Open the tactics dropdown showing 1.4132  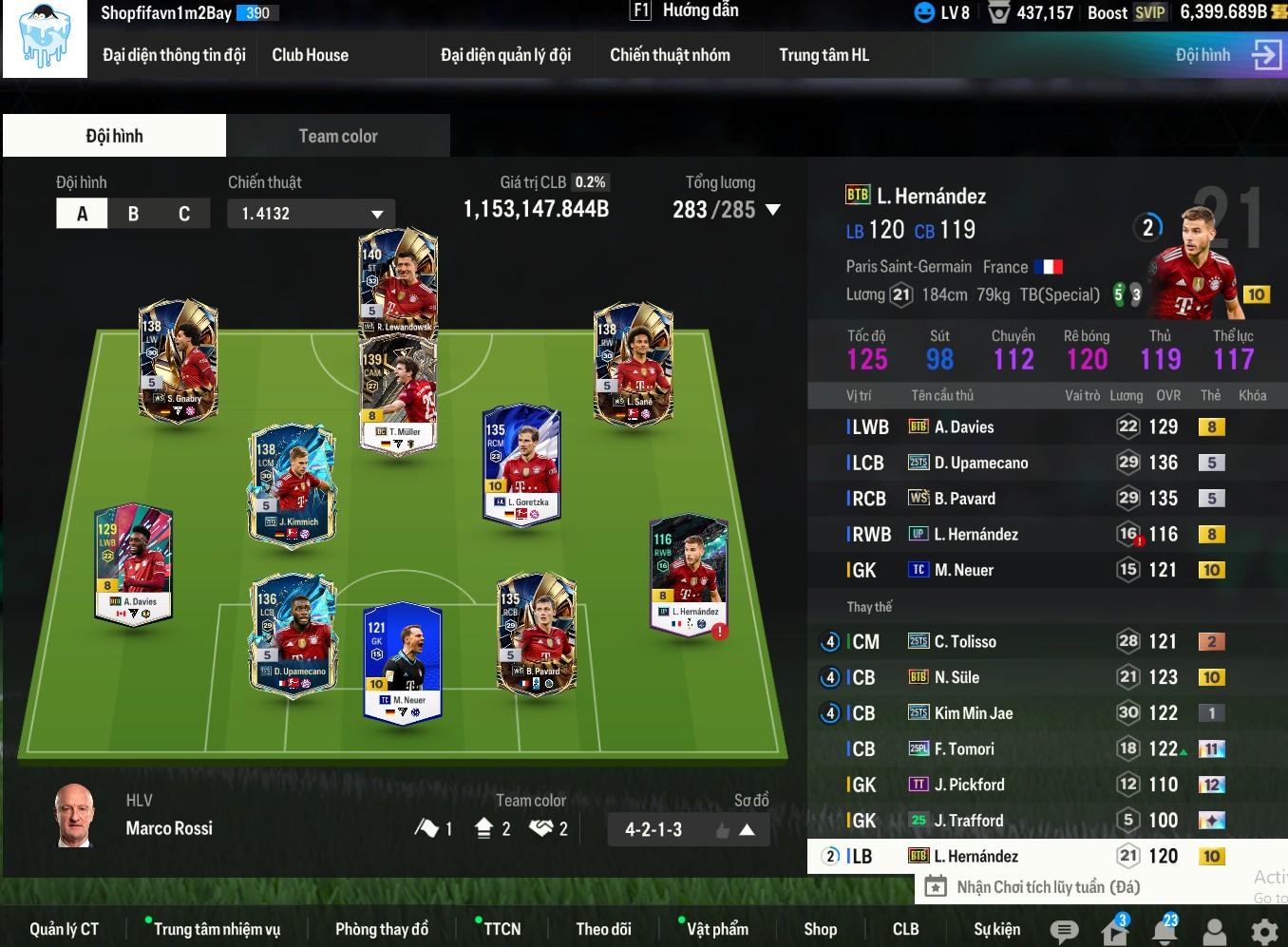tap(311, 214)
